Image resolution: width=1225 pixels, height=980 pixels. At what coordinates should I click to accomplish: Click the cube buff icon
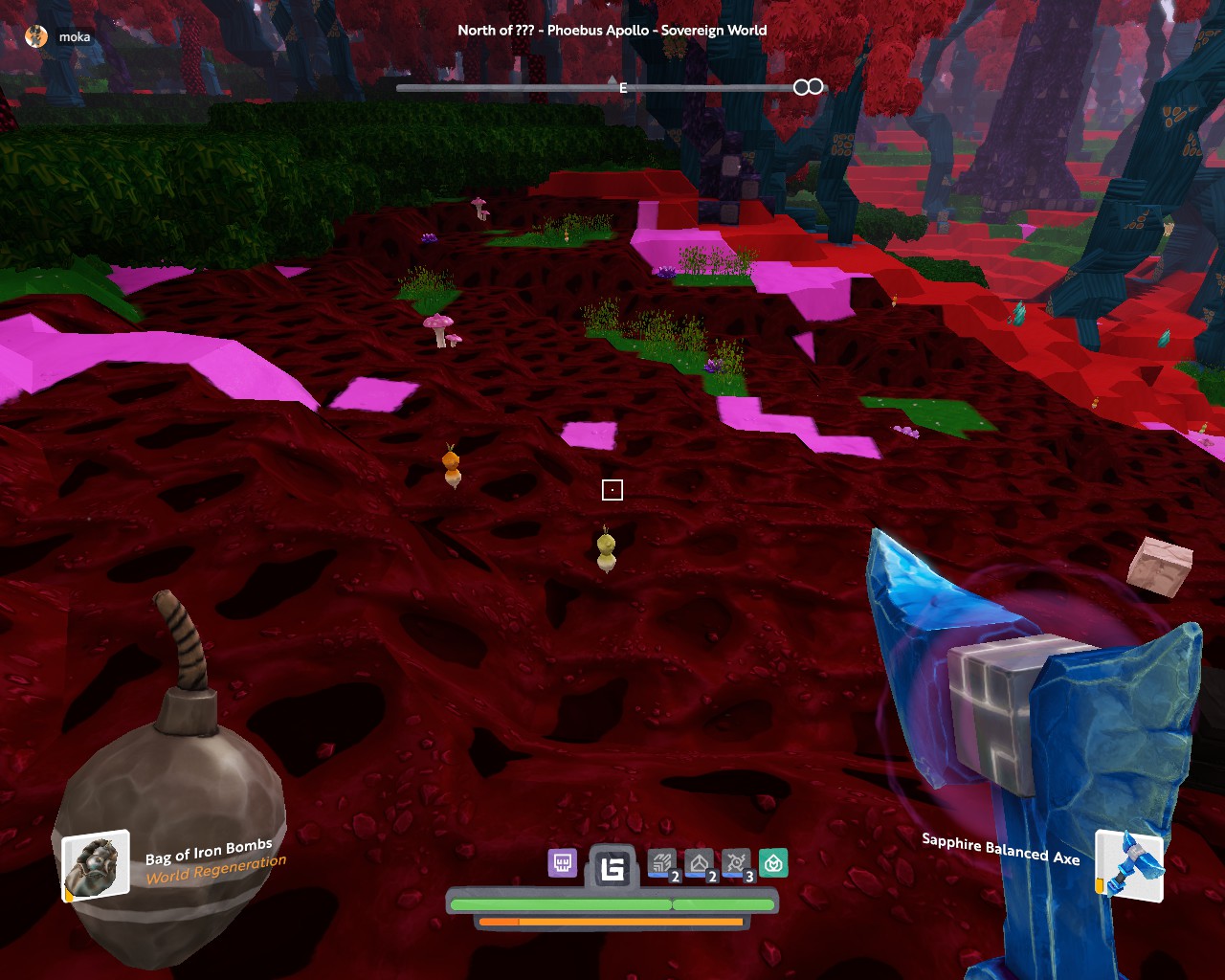point(699,864)
